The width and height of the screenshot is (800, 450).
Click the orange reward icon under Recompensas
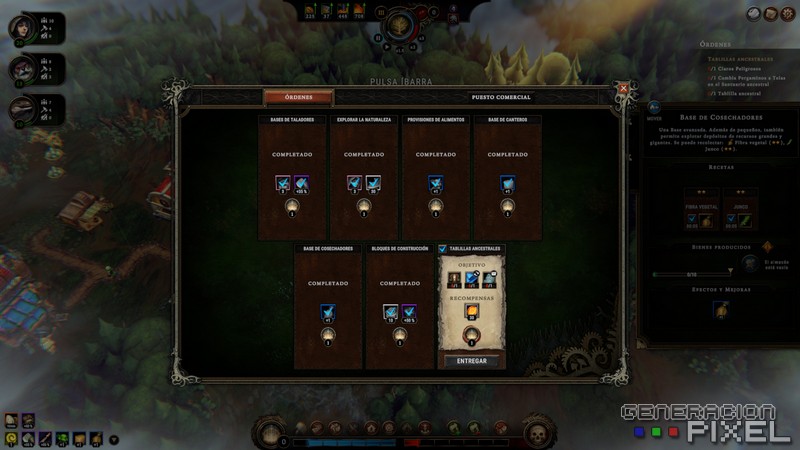[471, 312]
